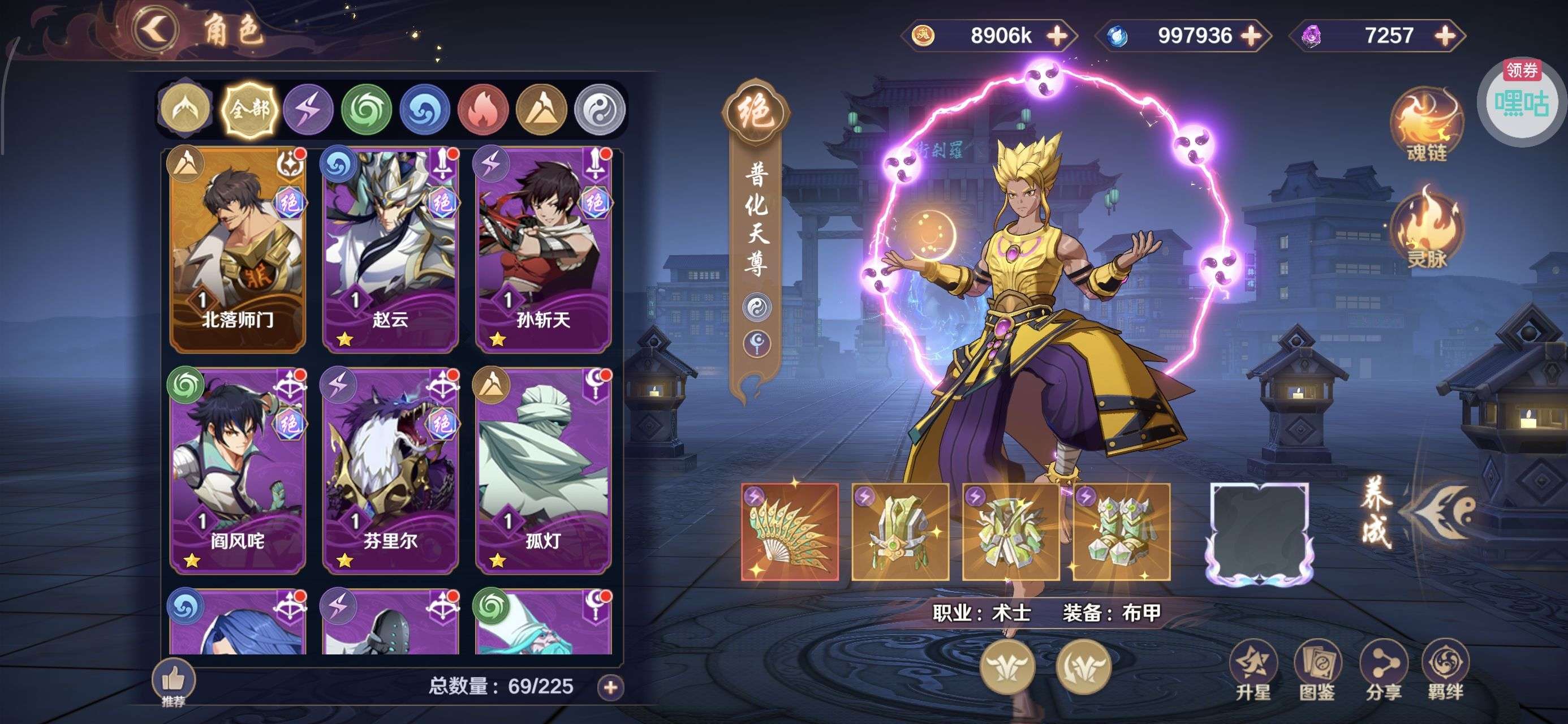Select the 孤灯 character card
1568x724 pixels.
543,471
